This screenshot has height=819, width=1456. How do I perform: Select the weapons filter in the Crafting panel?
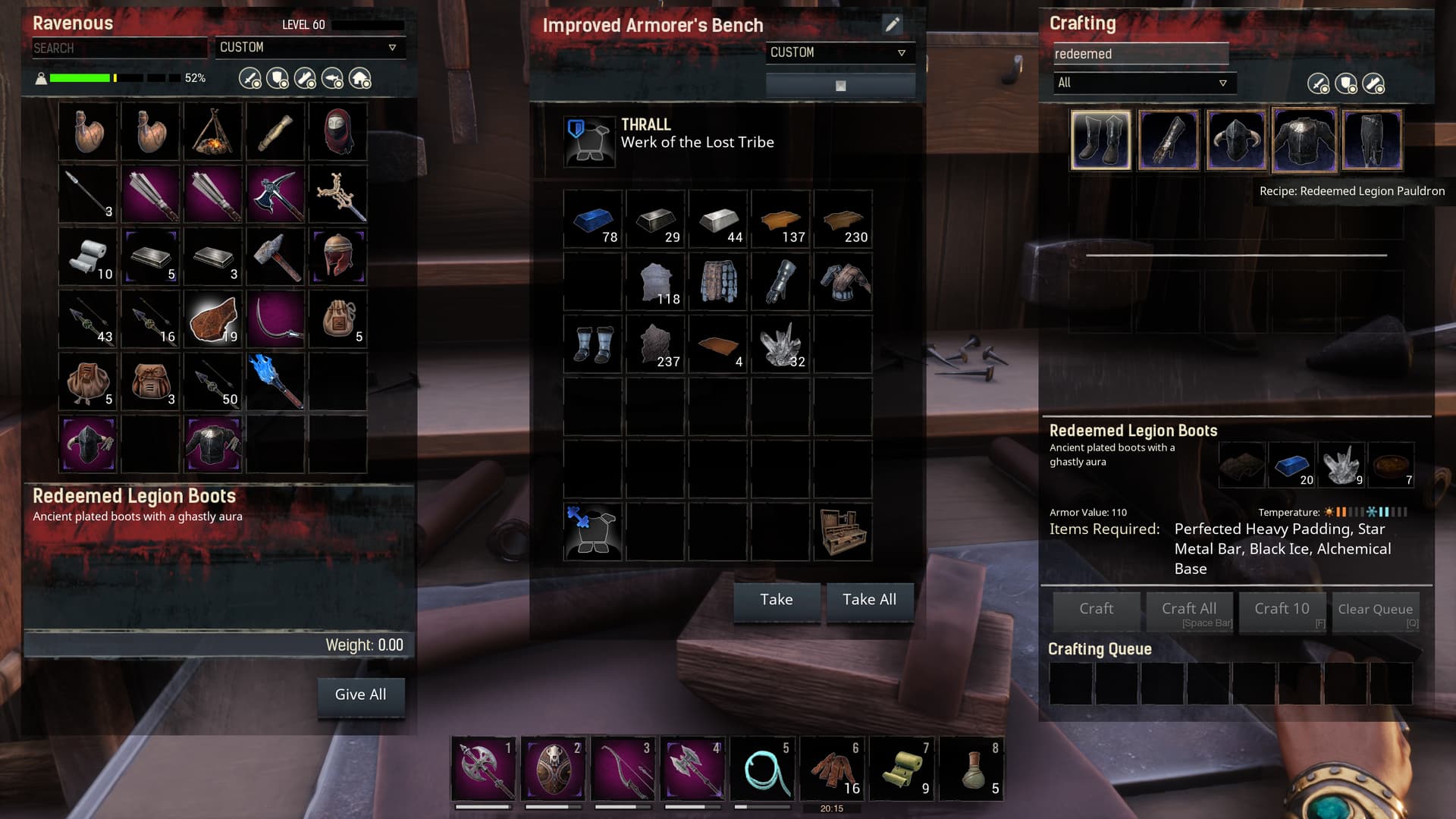(1317, 83)
